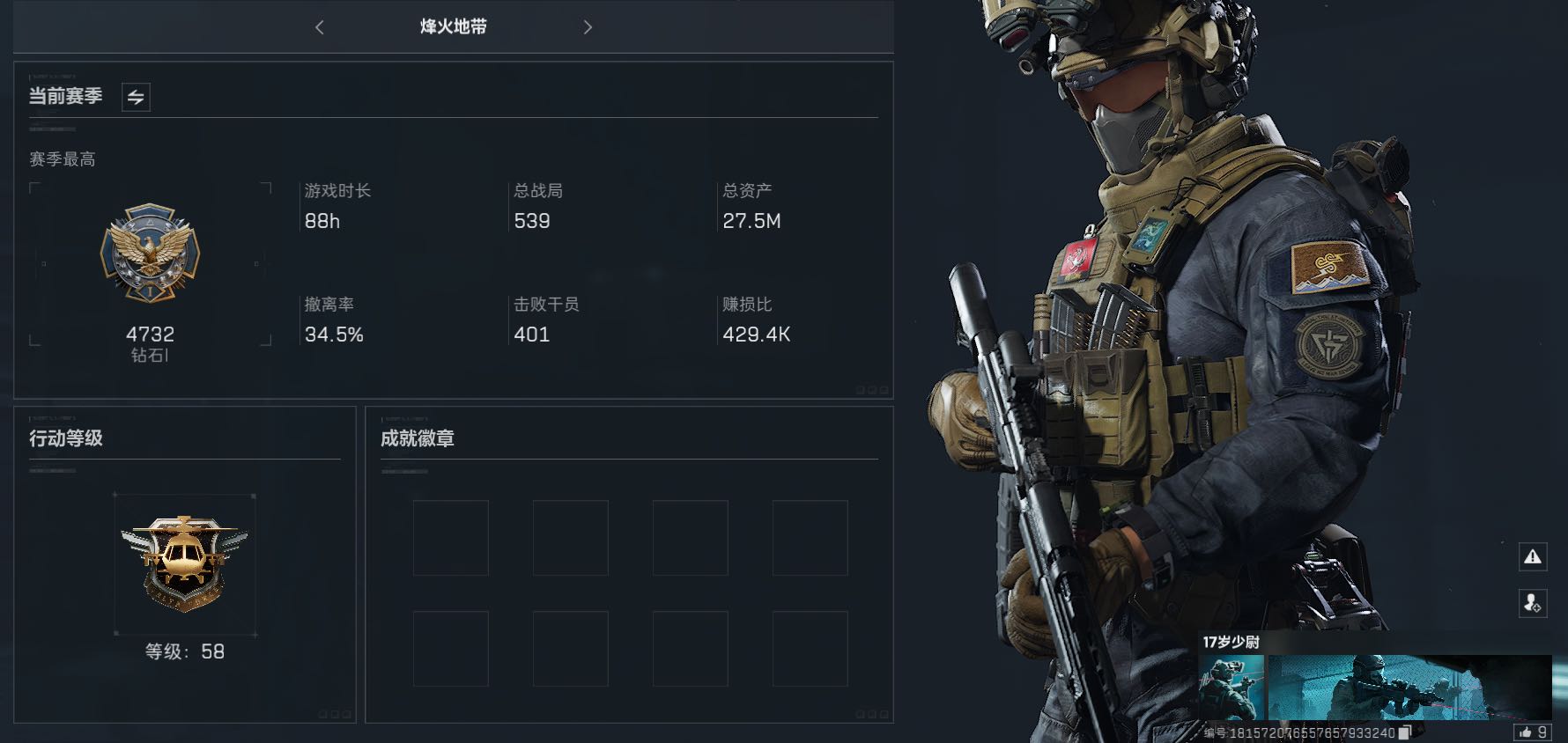The height and width of the screenshot is (743, 1568).
Task: Add this player as a friend
Action: [1533, 603]
